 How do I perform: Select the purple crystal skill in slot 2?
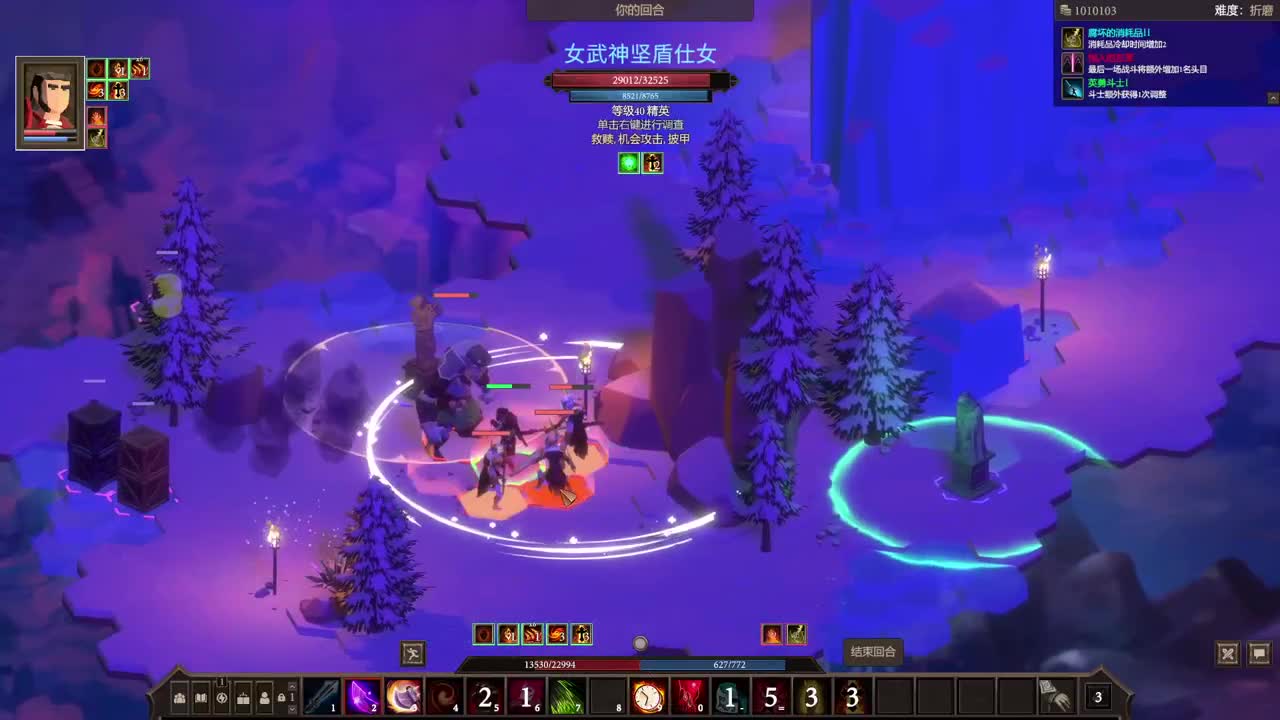364,697
